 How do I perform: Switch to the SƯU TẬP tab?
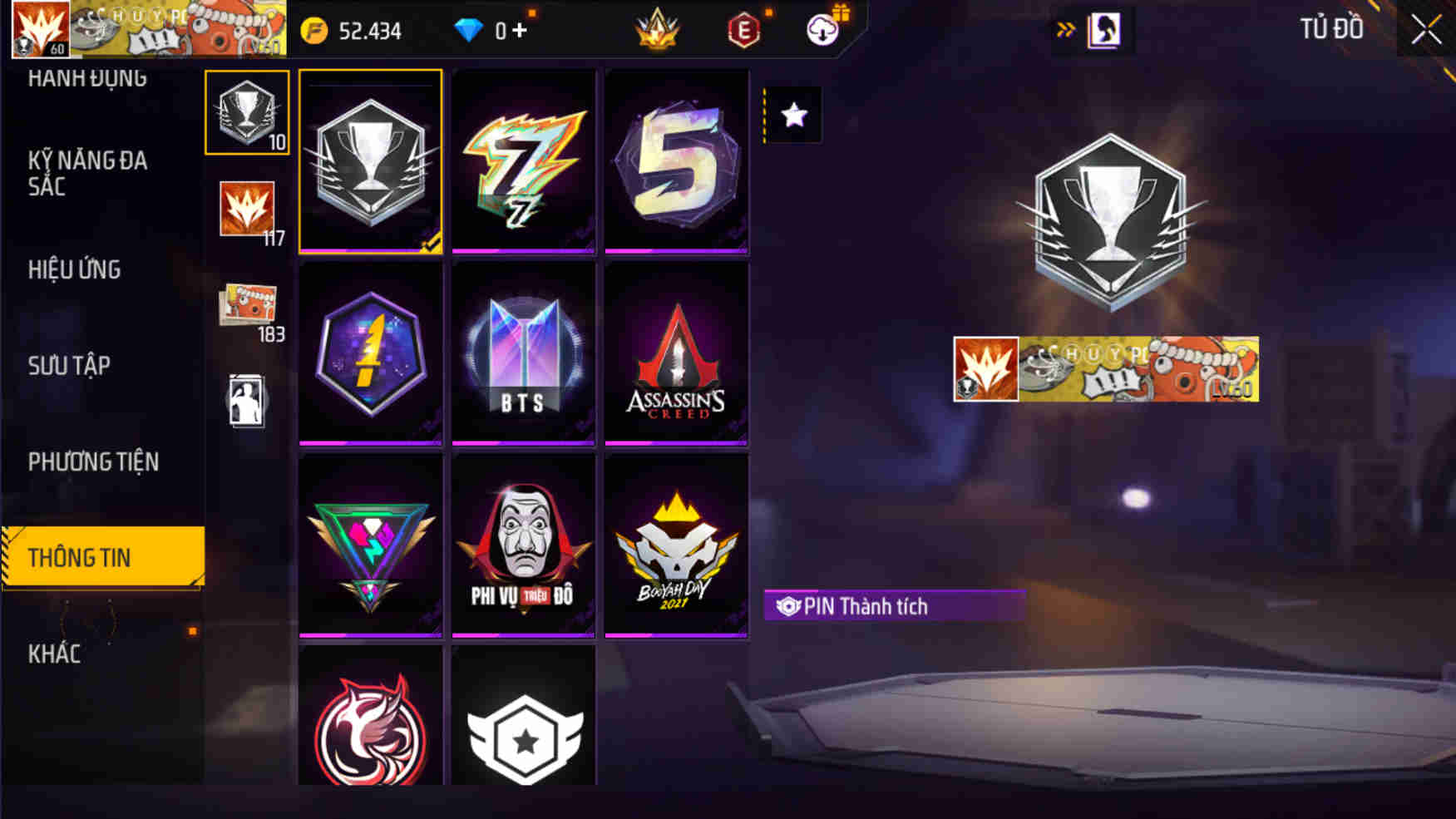[x=71, y=365]
